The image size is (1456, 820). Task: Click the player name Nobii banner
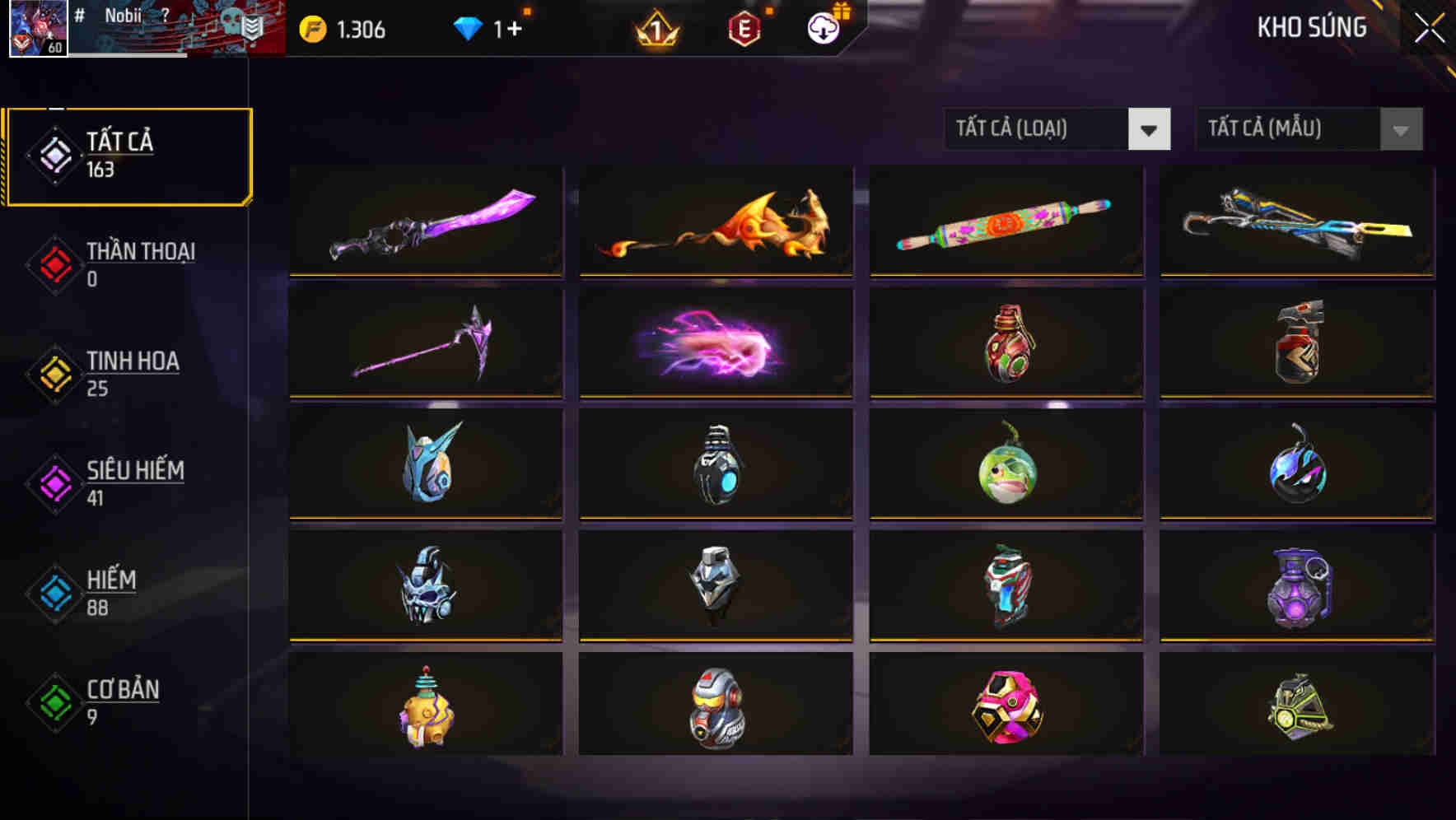[124, 16]
